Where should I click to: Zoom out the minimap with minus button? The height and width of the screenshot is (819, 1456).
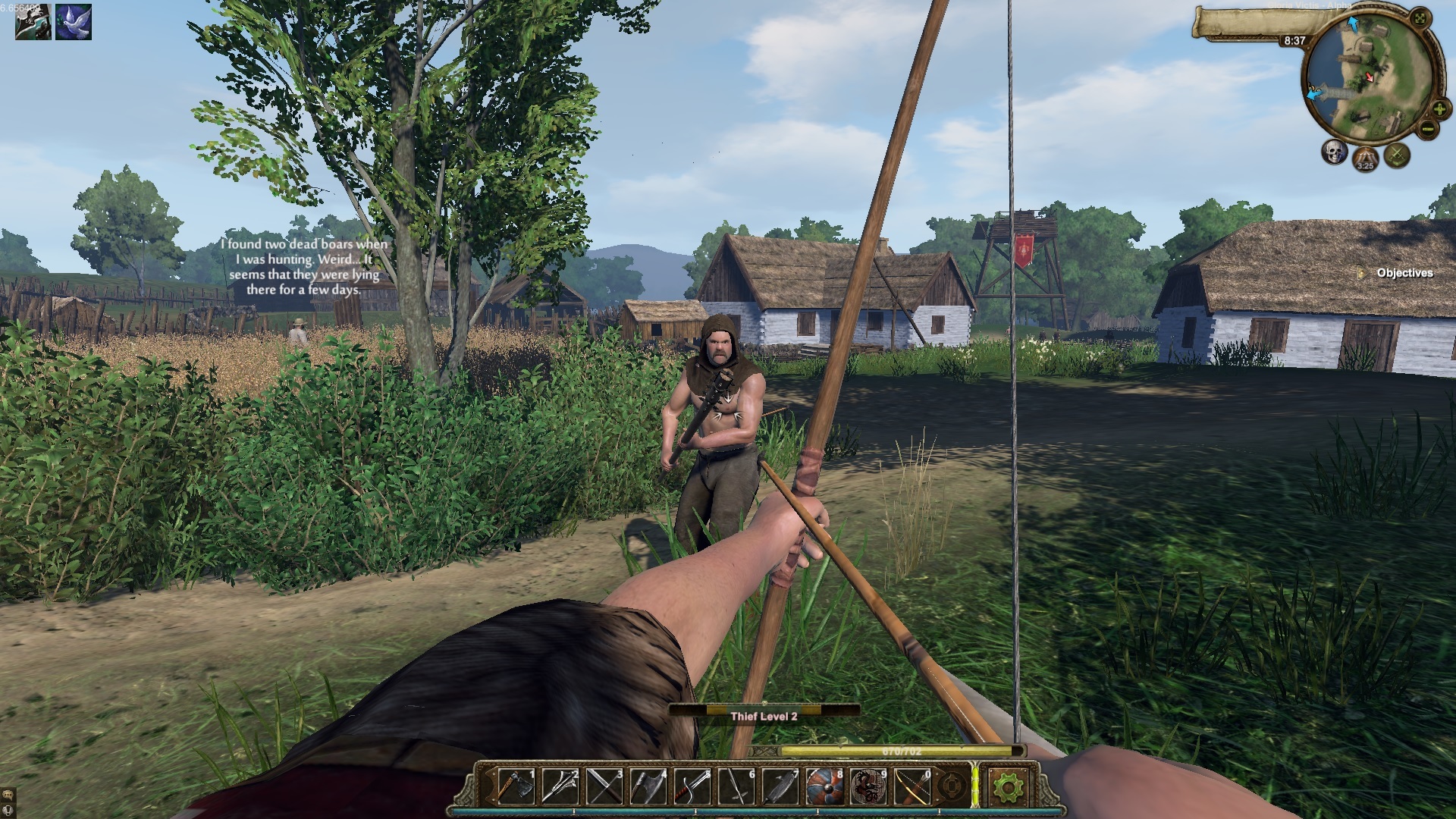tap(1427, 129)
